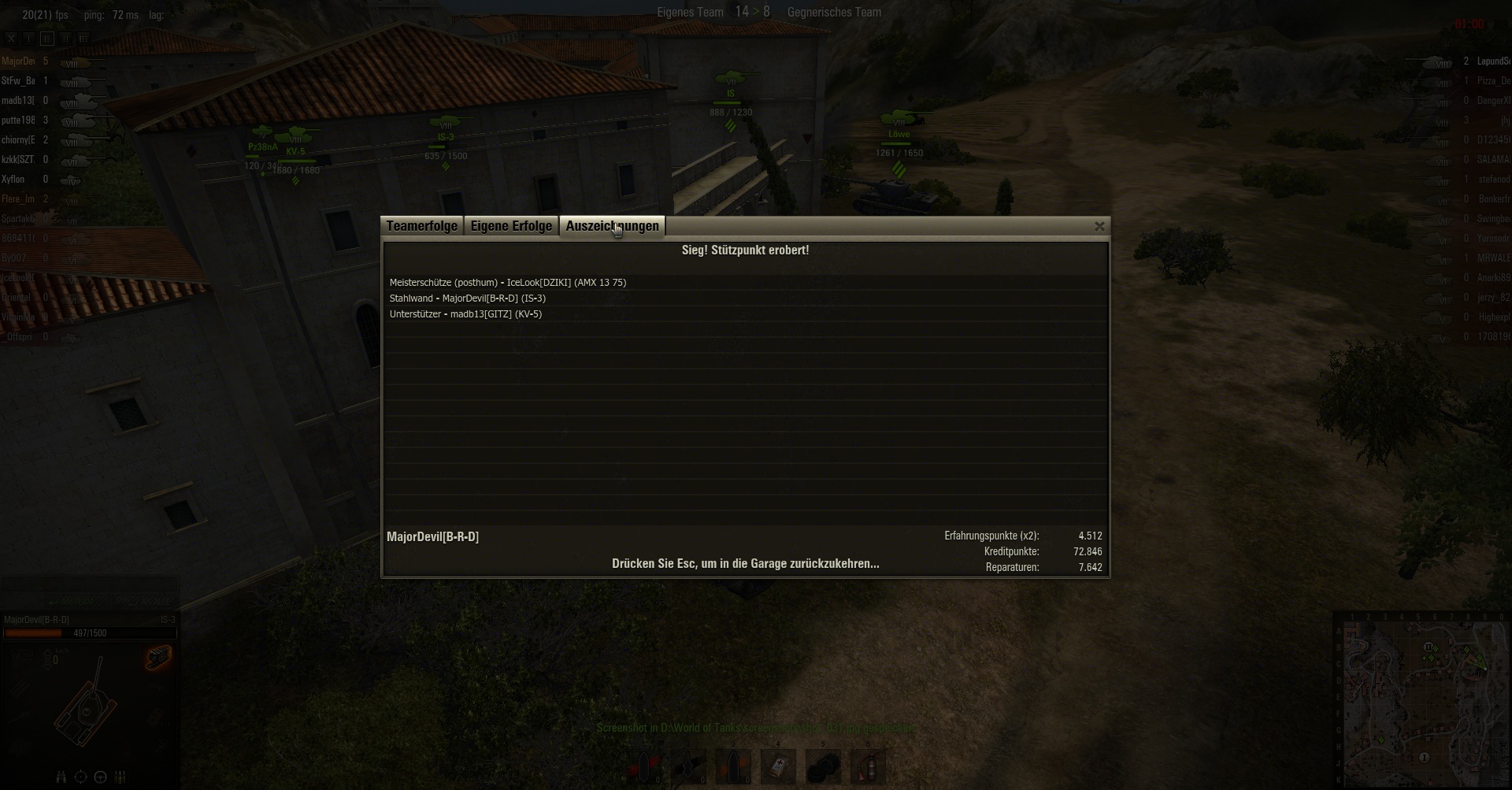Click the Stahlwand award row for MajorDevil
The width and height of the screenshot is (1512, 790).
[467, 299]
